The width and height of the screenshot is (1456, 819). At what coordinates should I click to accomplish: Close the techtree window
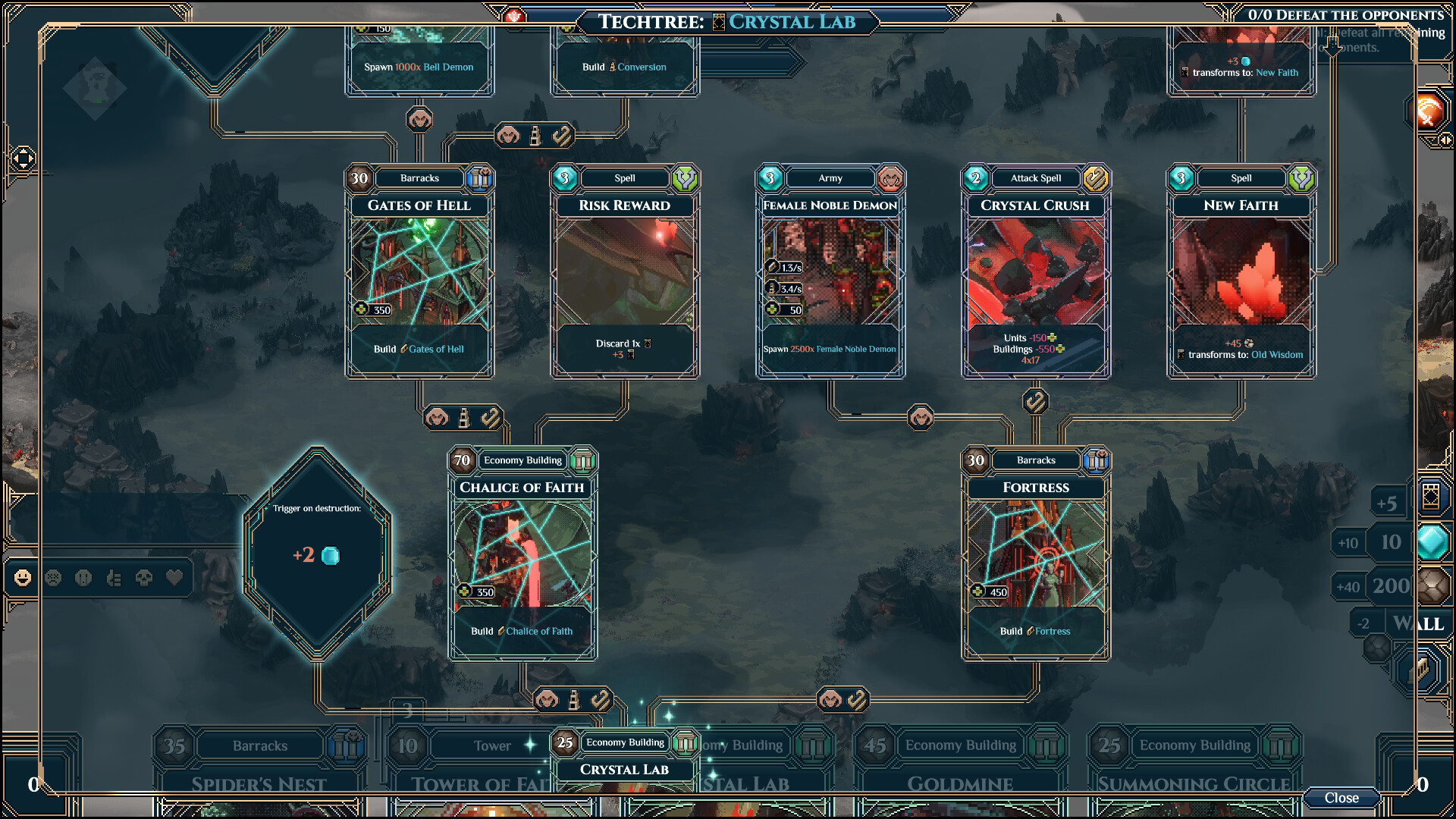tap(1341, 798)
